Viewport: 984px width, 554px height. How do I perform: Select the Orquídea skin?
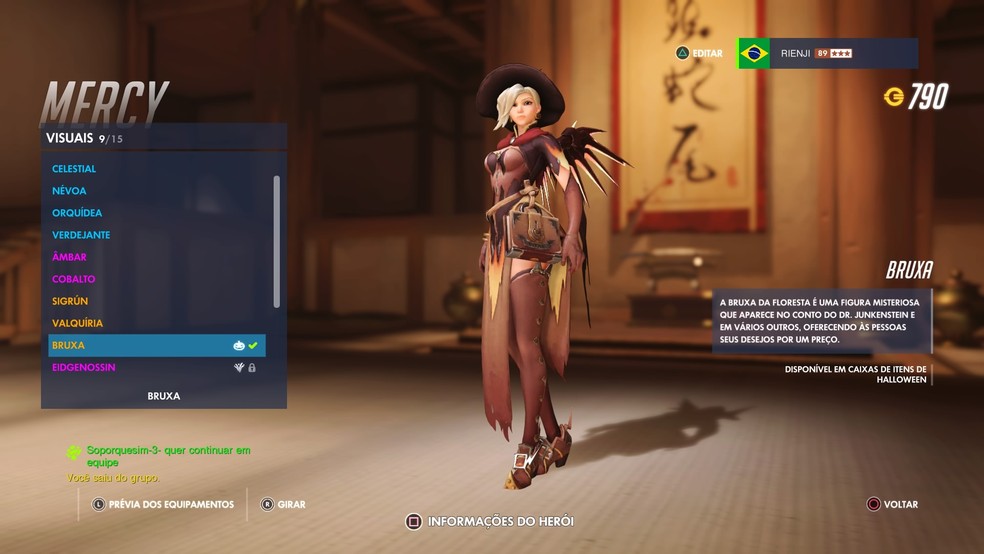coord(77,213)
